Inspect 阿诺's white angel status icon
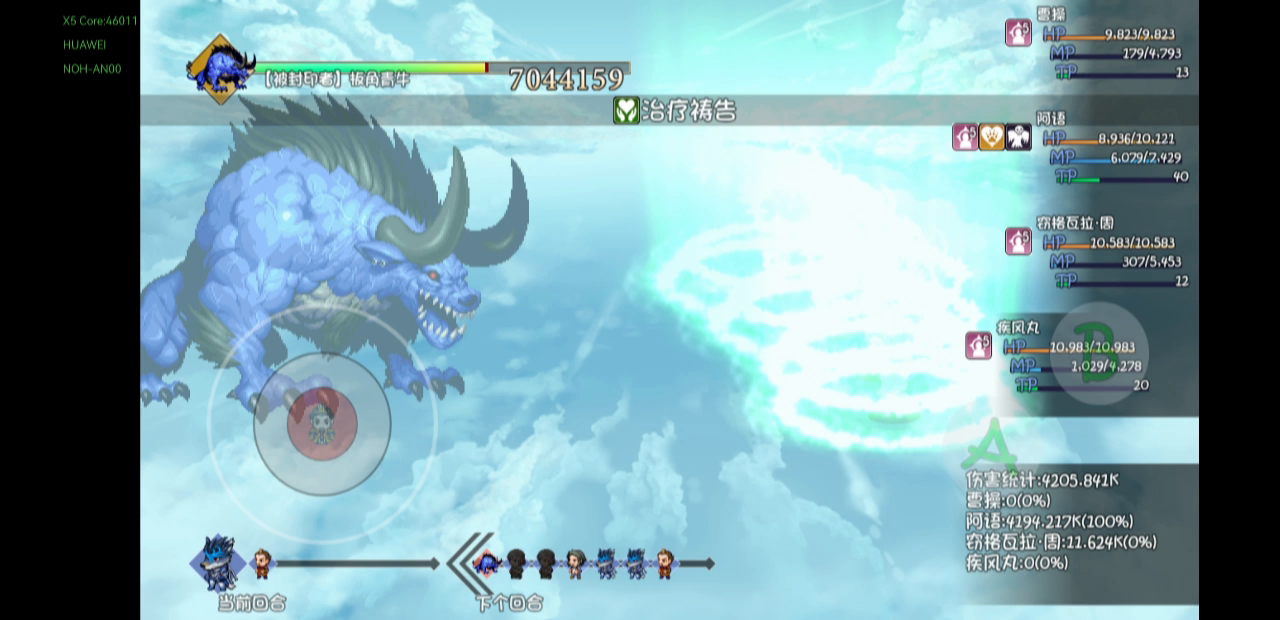Viewport: 1280px width, 620px height. click(x=1018, y=137)
